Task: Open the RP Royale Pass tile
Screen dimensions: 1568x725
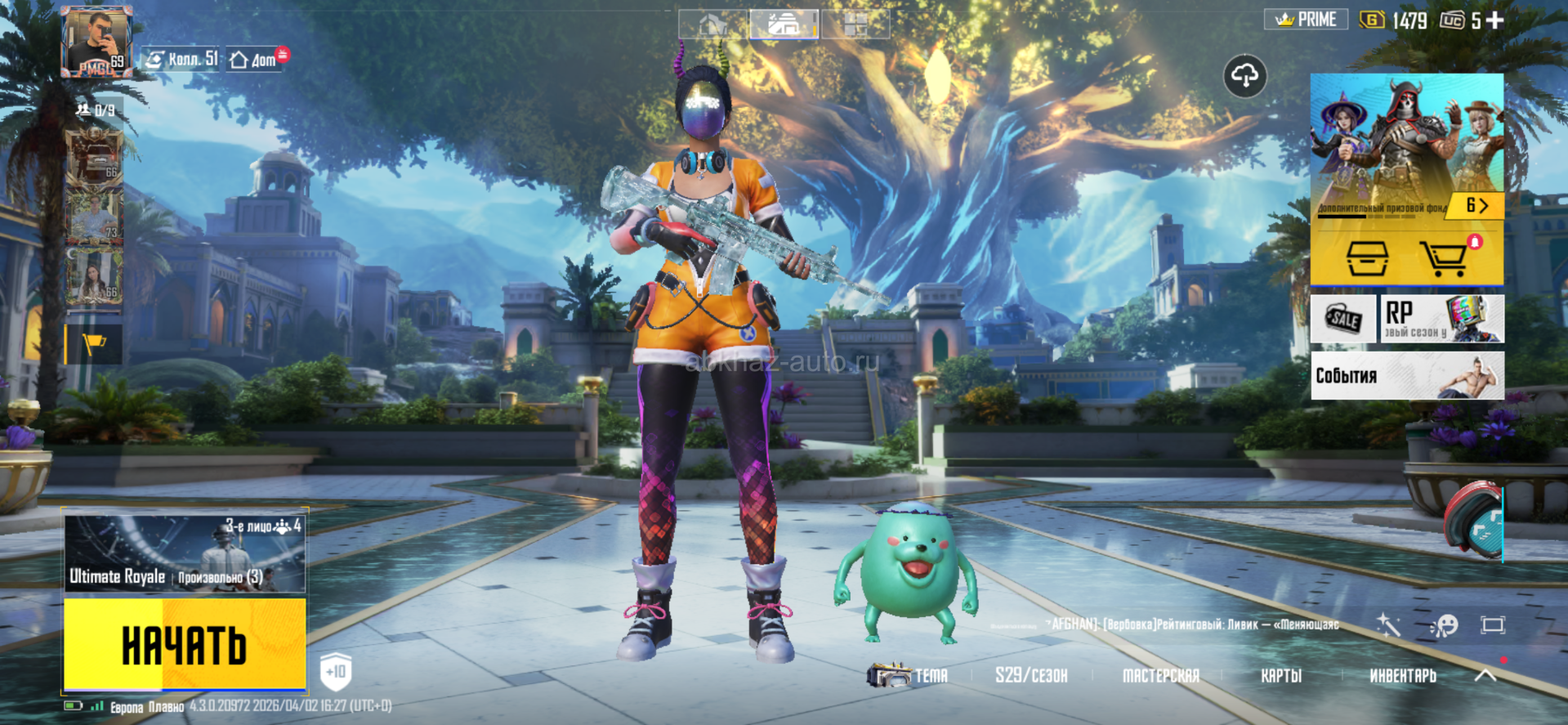Action: pyautogui.click(x=1442, y=319)
